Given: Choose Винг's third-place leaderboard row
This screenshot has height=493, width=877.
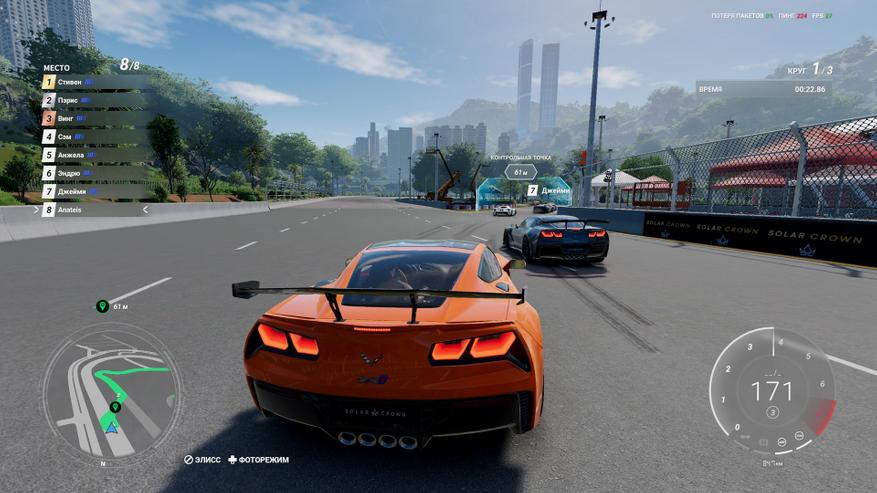Looking at the screenshot, I should coord(90,118).
